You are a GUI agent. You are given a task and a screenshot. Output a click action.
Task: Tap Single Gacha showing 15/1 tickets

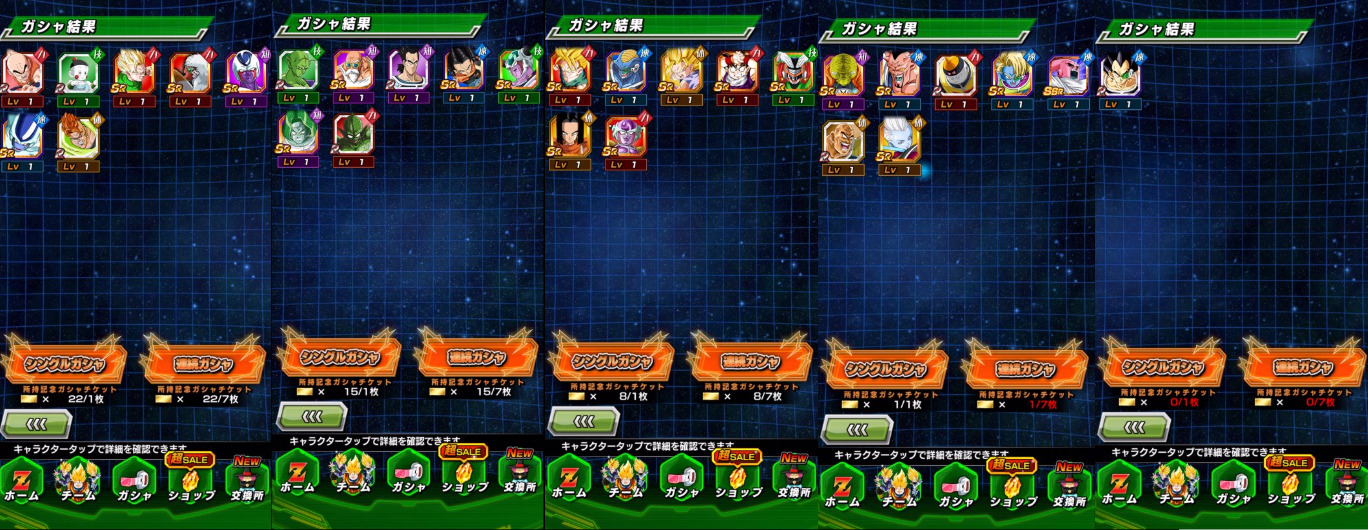tap(340, 357)
